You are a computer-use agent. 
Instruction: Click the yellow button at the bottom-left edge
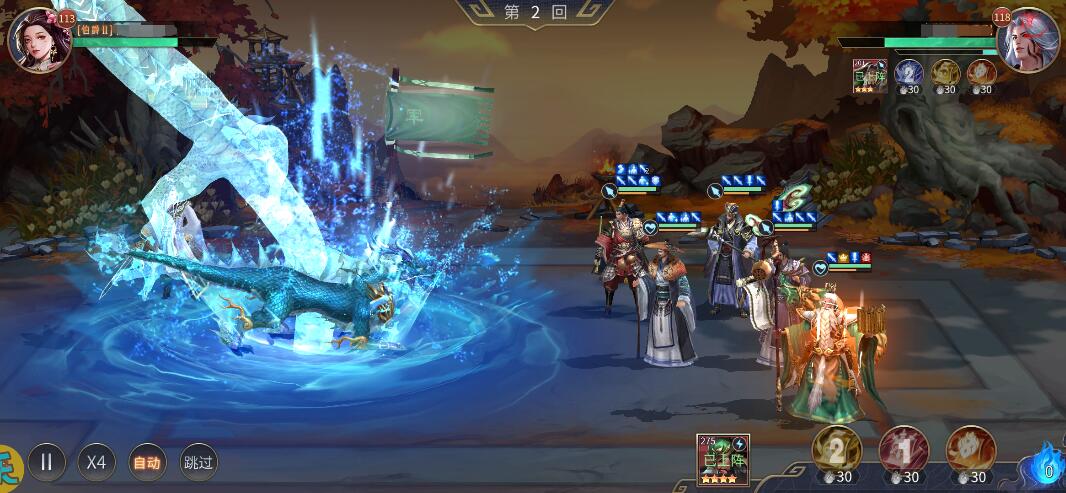[x=9, y=464]
